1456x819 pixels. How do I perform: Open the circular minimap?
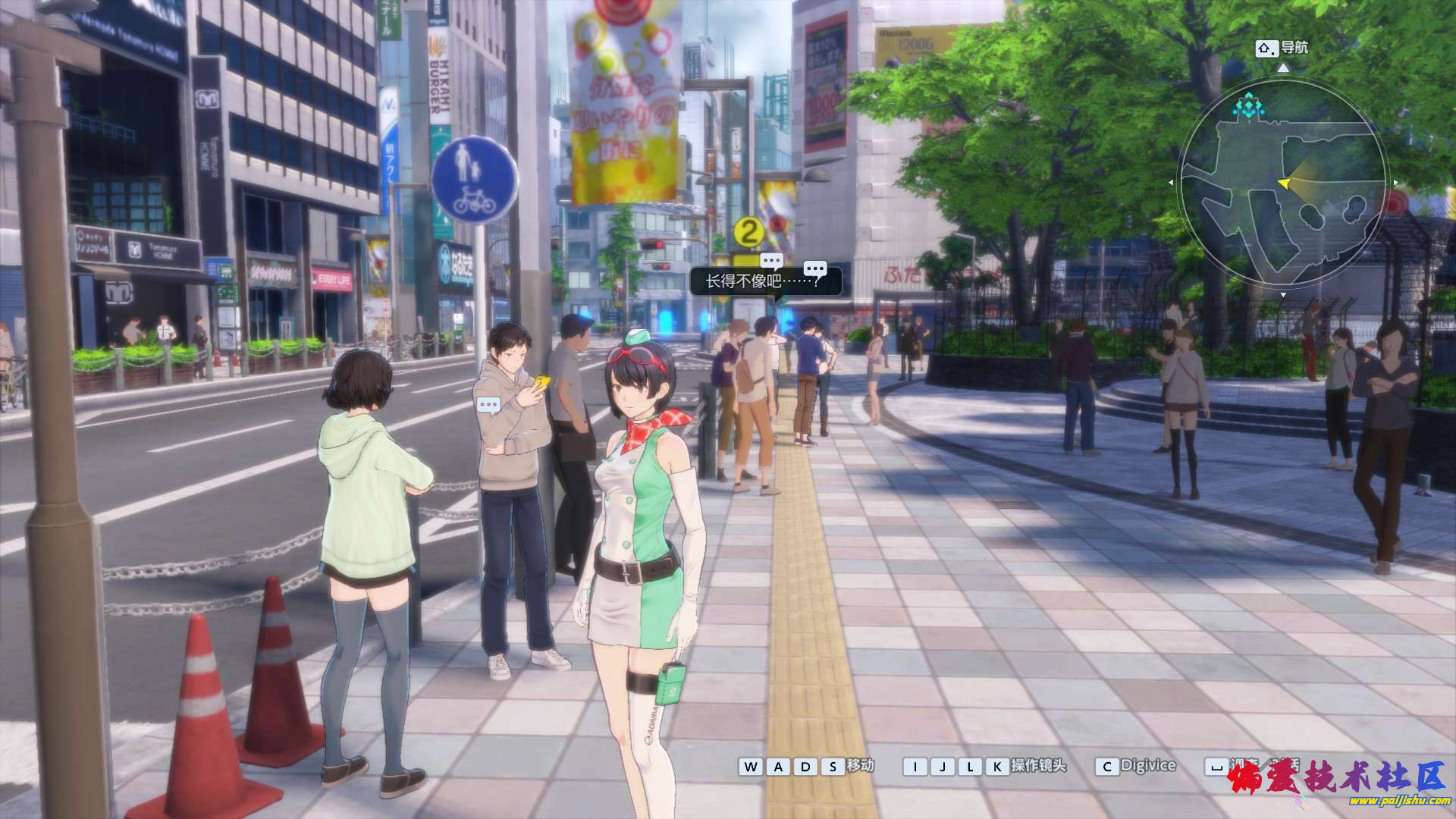[x=1283, y=186]
